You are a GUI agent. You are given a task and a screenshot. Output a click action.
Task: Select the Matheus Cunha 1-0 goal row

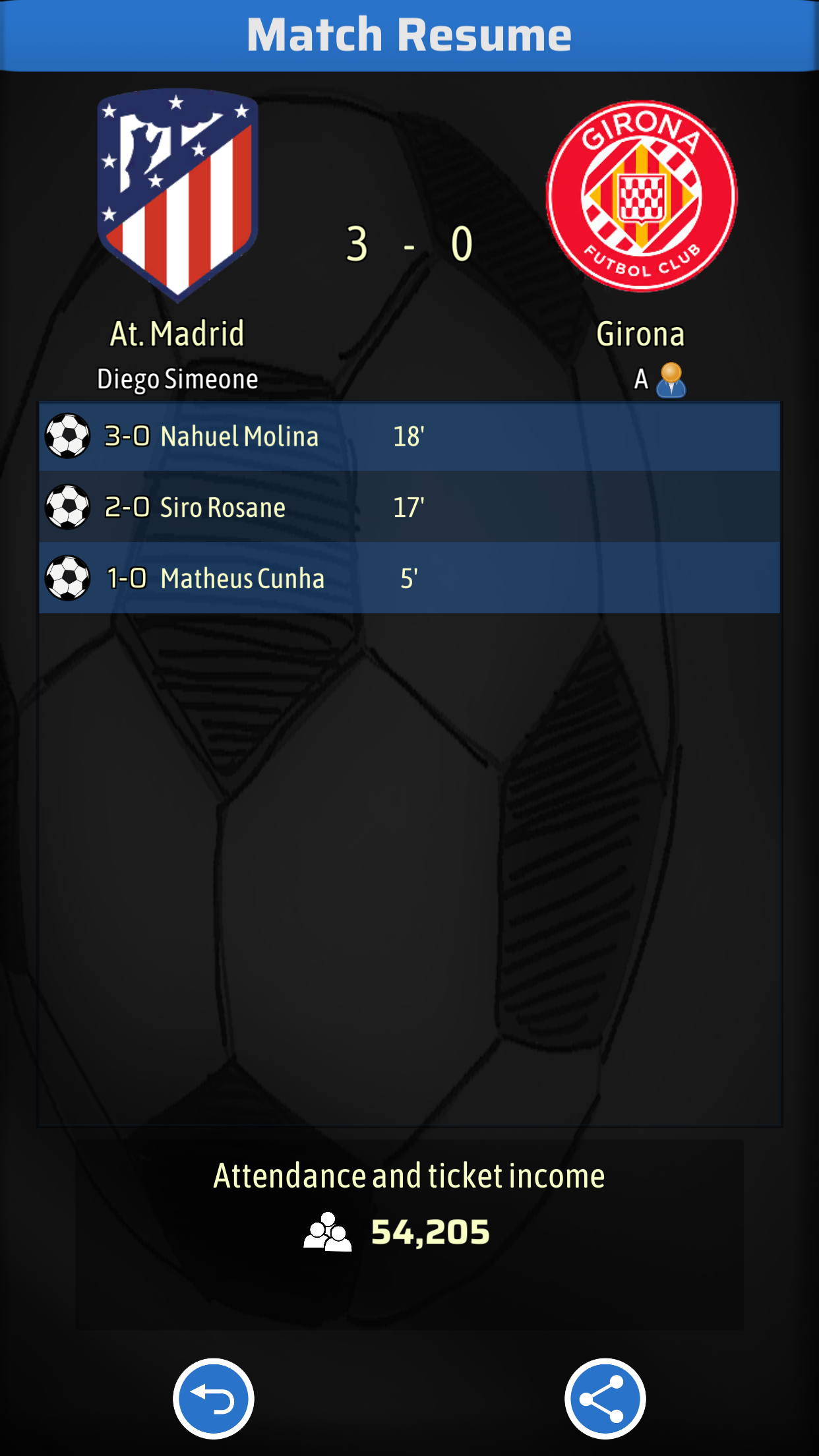409,578
